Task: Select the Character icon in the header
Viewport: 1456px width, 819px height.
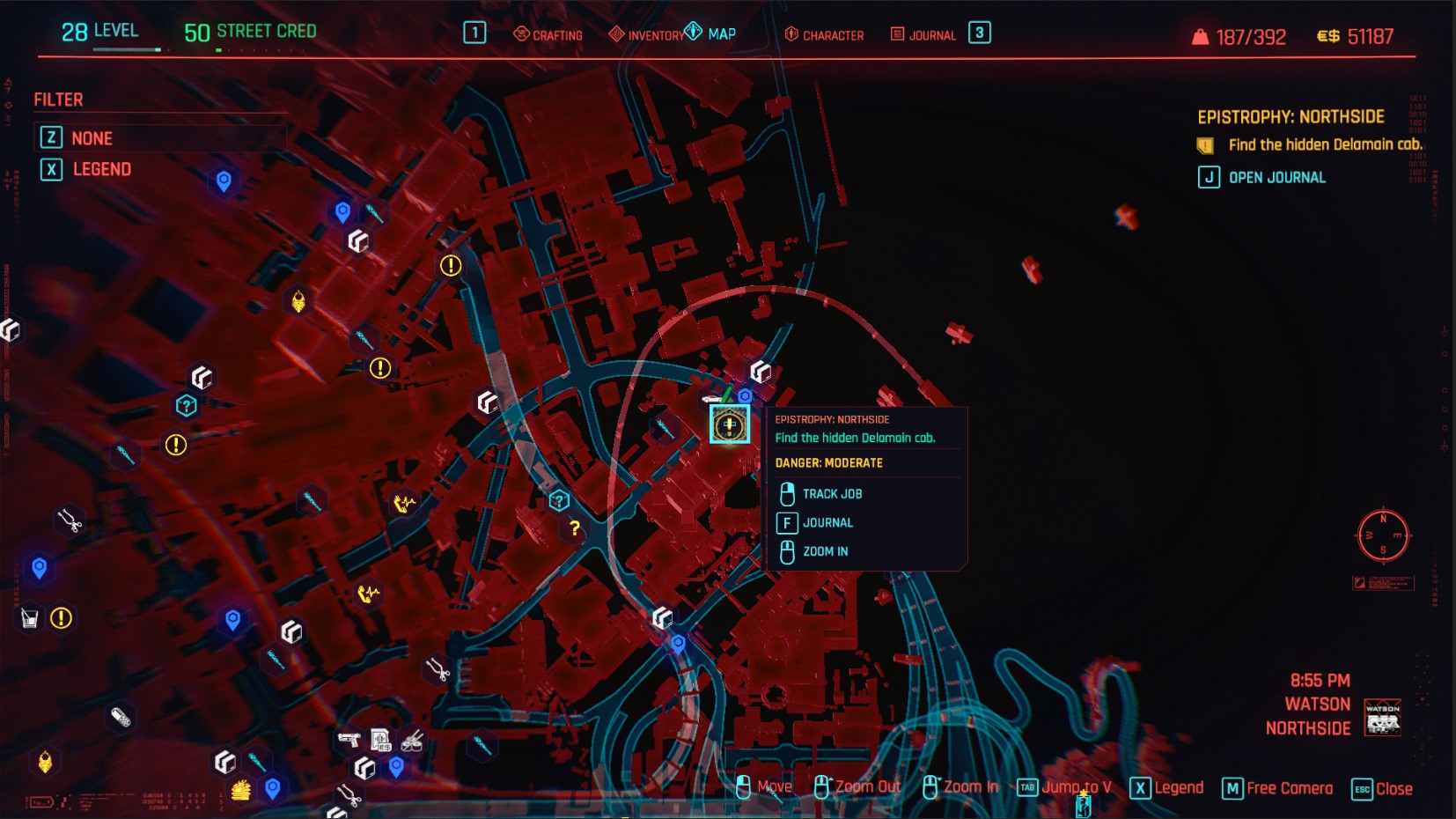Action: coord(791,34)
